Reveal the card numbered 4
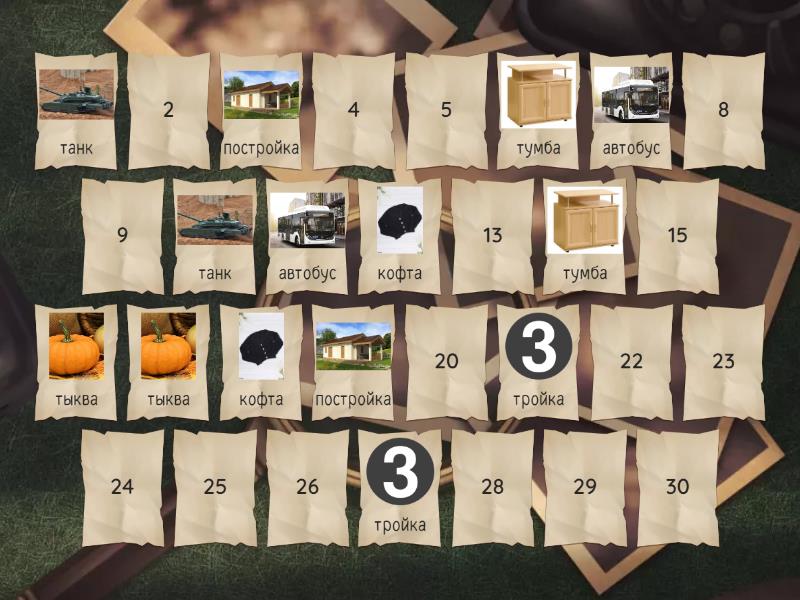The width and height of the screenshot is (800, 600). [353, 111]
